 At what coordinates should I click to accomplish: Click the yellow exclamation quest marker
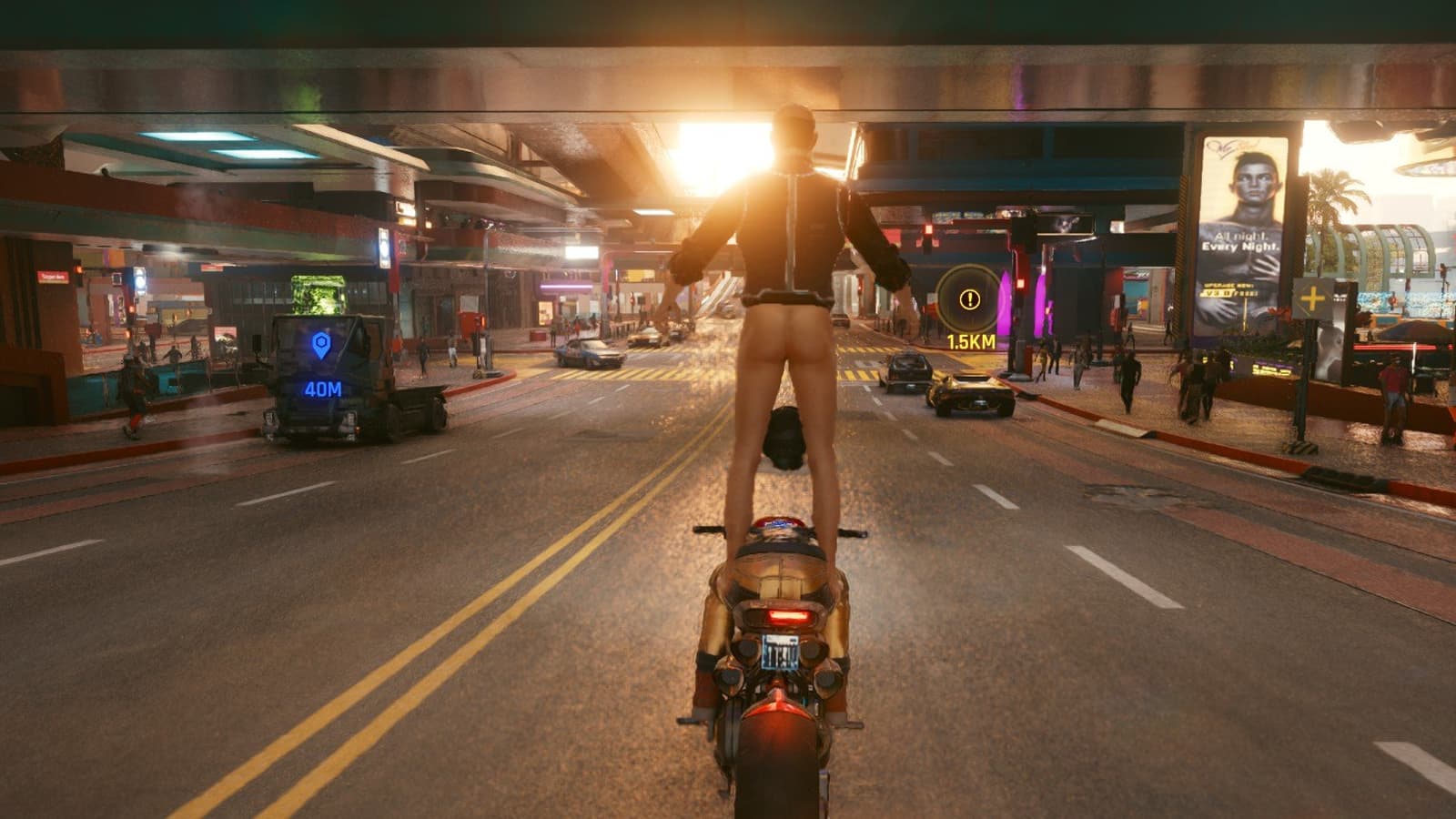970,298
